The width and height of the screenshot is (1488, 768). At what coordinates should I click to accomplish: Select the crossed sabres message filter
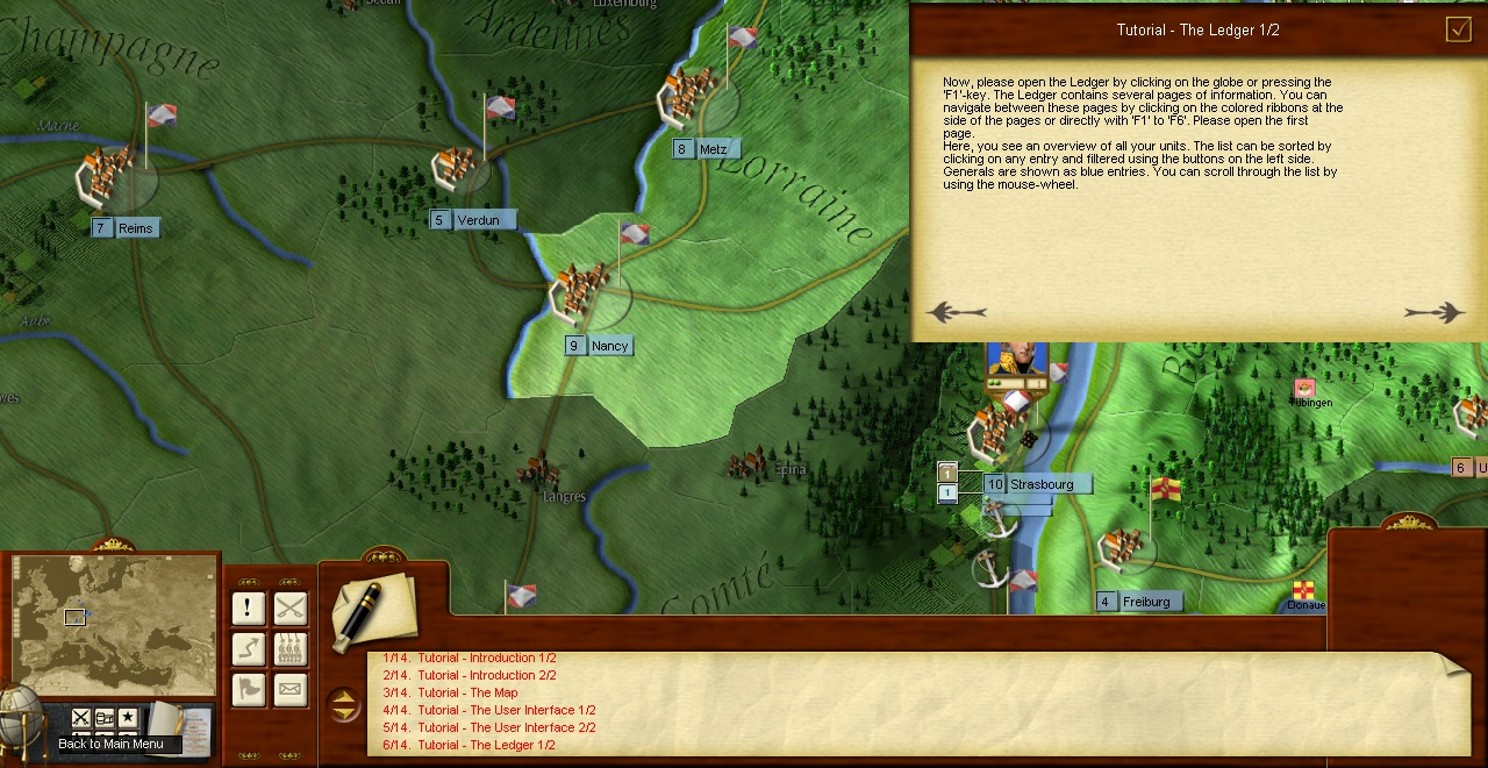click(x=290, y=608)
